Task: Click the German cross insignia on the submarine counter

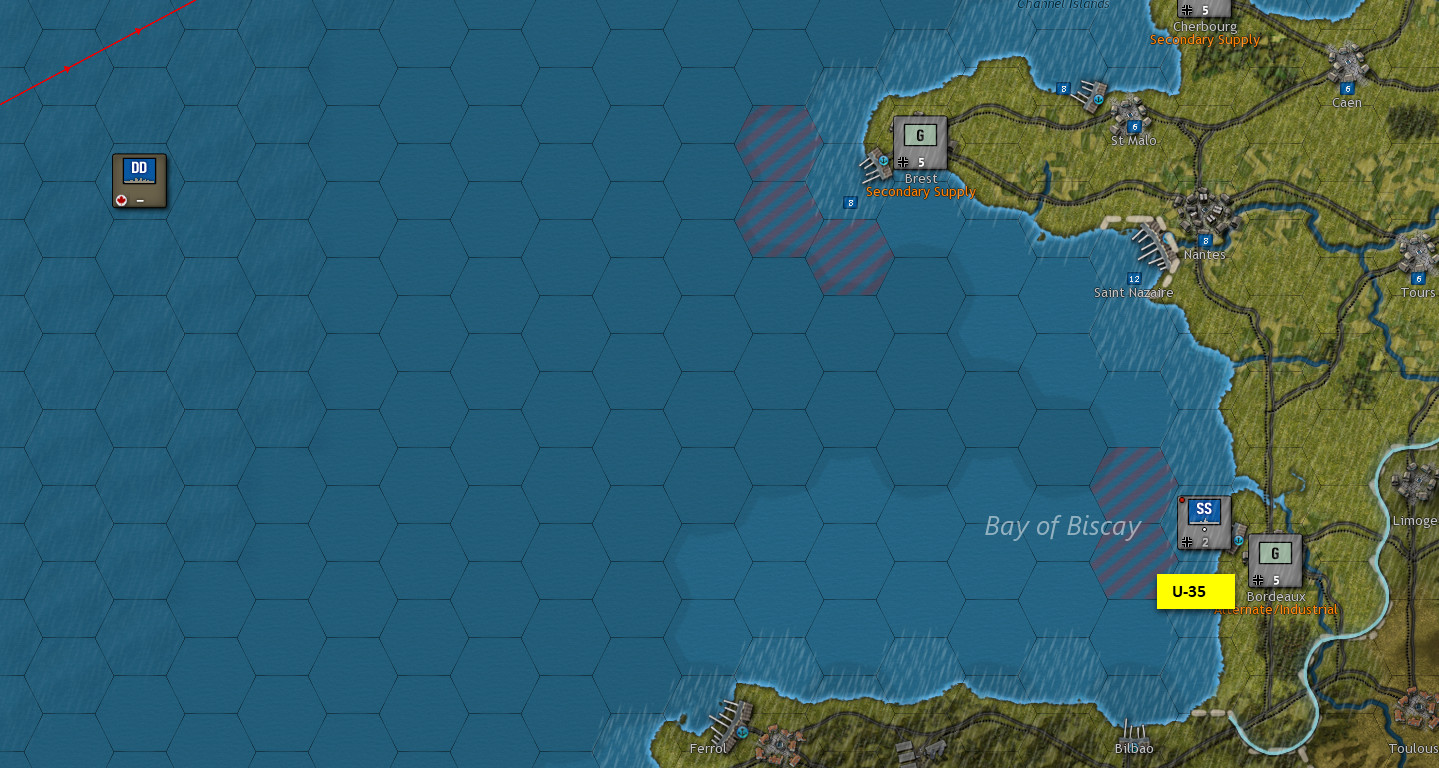Action: (x=1187, y=542)
